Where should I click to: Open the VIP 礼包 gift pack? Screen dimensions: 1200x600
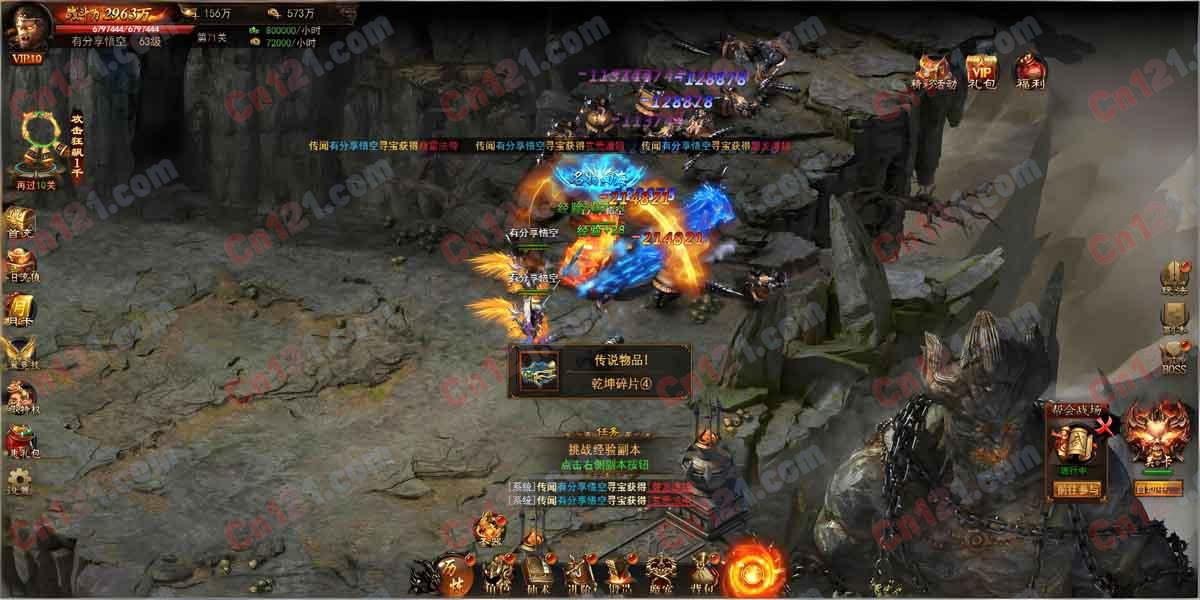(983, 71)
